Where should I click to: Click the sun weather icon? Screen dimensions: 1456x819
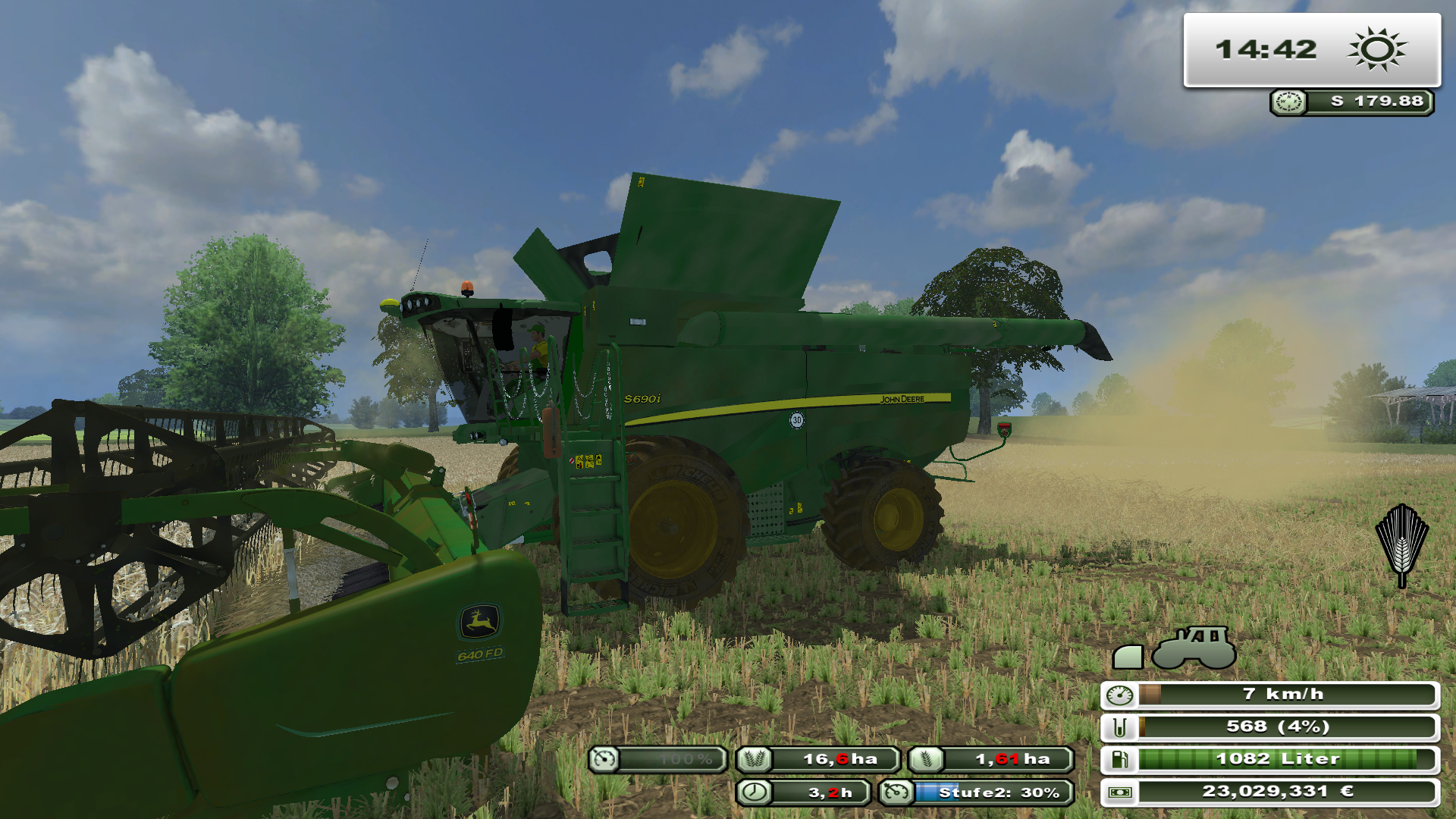point(1376,50)
